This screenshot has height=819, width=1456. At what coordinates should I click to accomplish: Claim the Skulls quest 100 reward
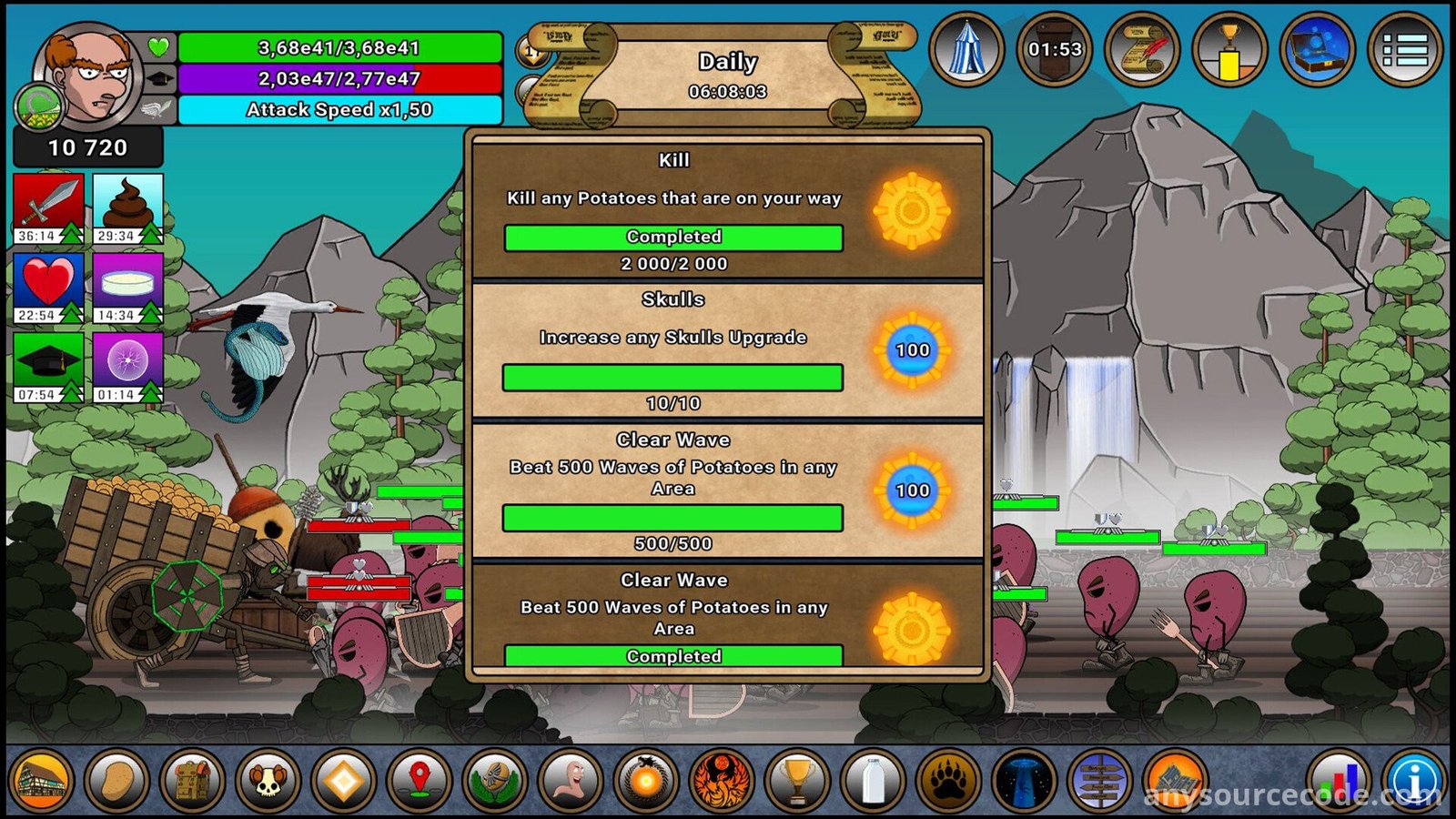click(x=912, y=350)
